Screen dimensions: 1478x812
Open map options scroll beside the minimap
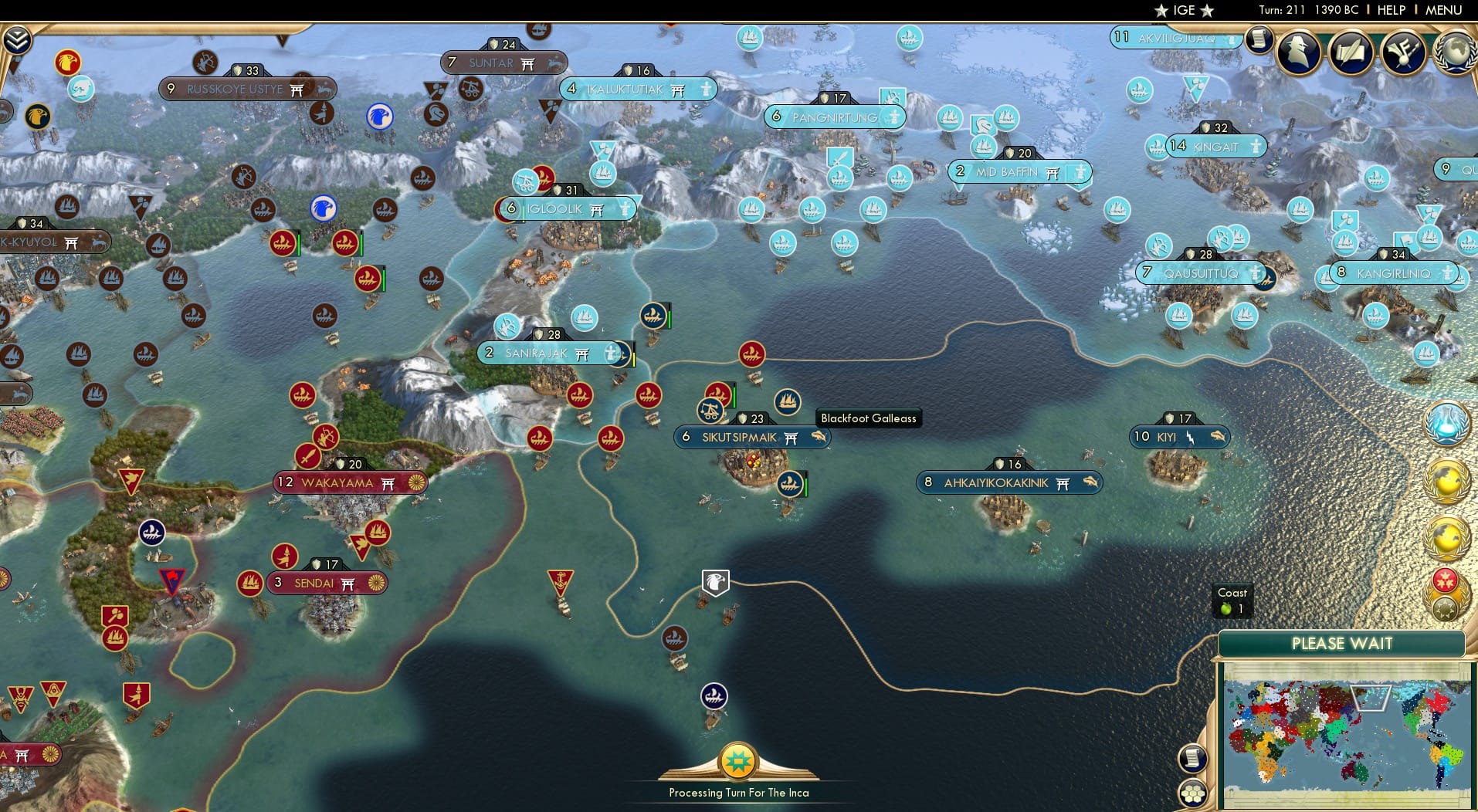(1192, 758)
